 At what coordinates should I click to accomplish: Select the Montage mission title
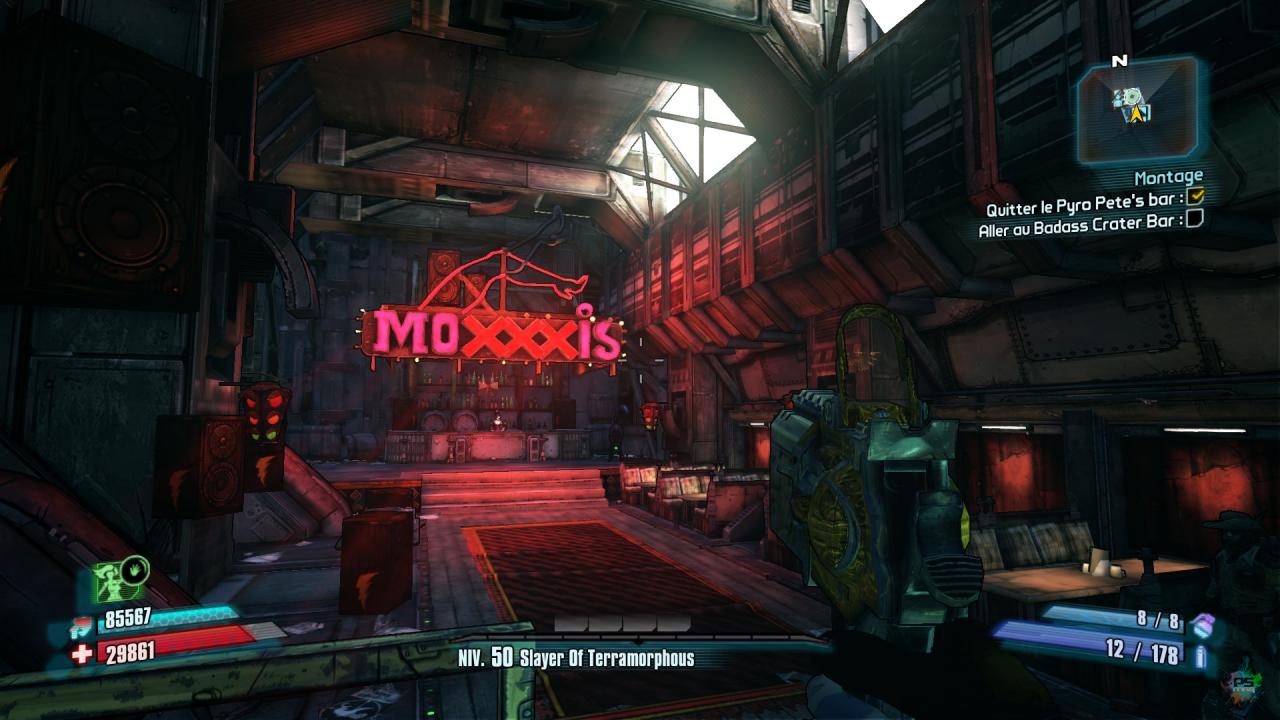1168,177
